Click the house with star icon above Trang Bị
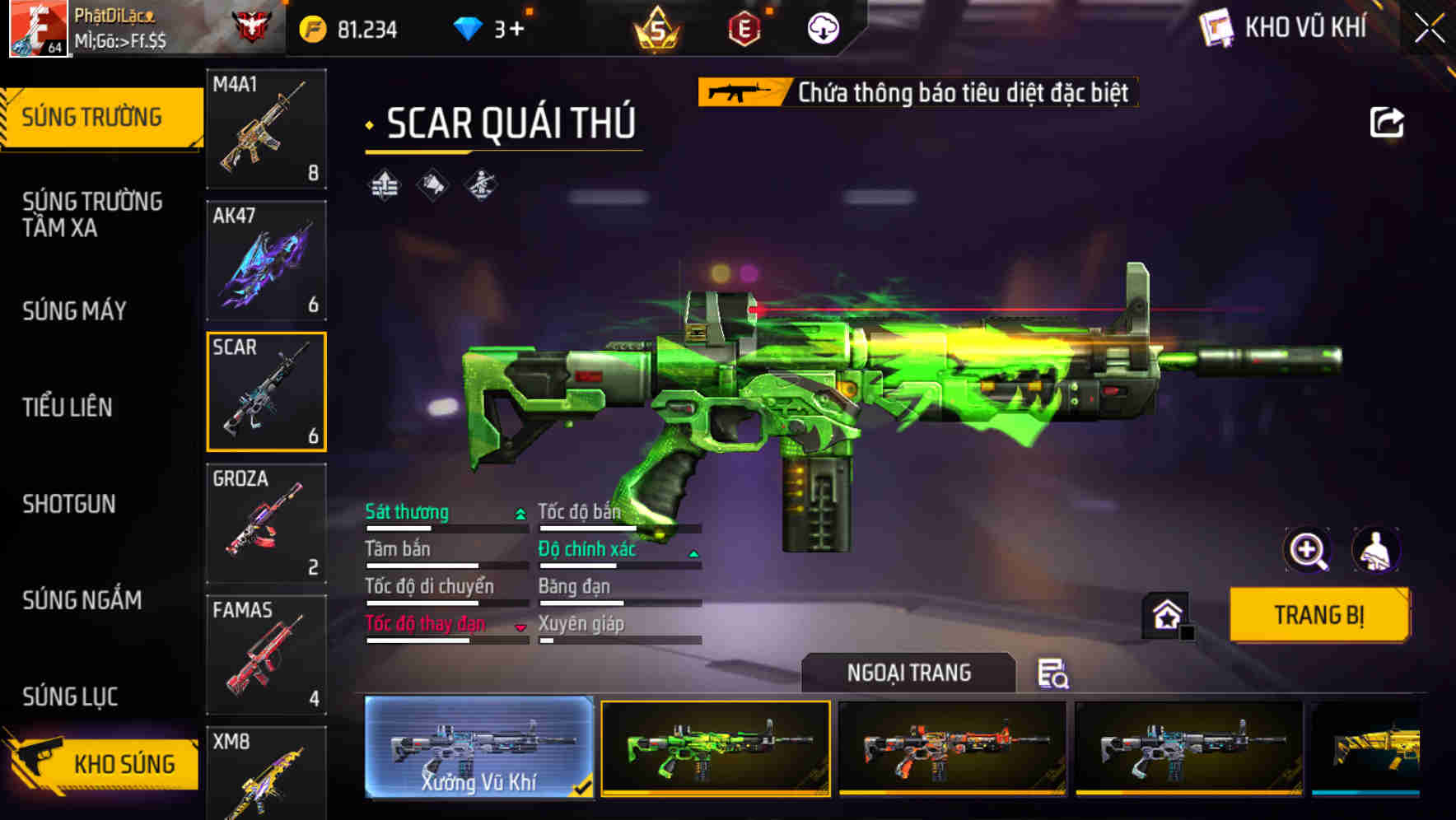The height and width of the screenshot is (820, 1456). [x=1164, y=615]
